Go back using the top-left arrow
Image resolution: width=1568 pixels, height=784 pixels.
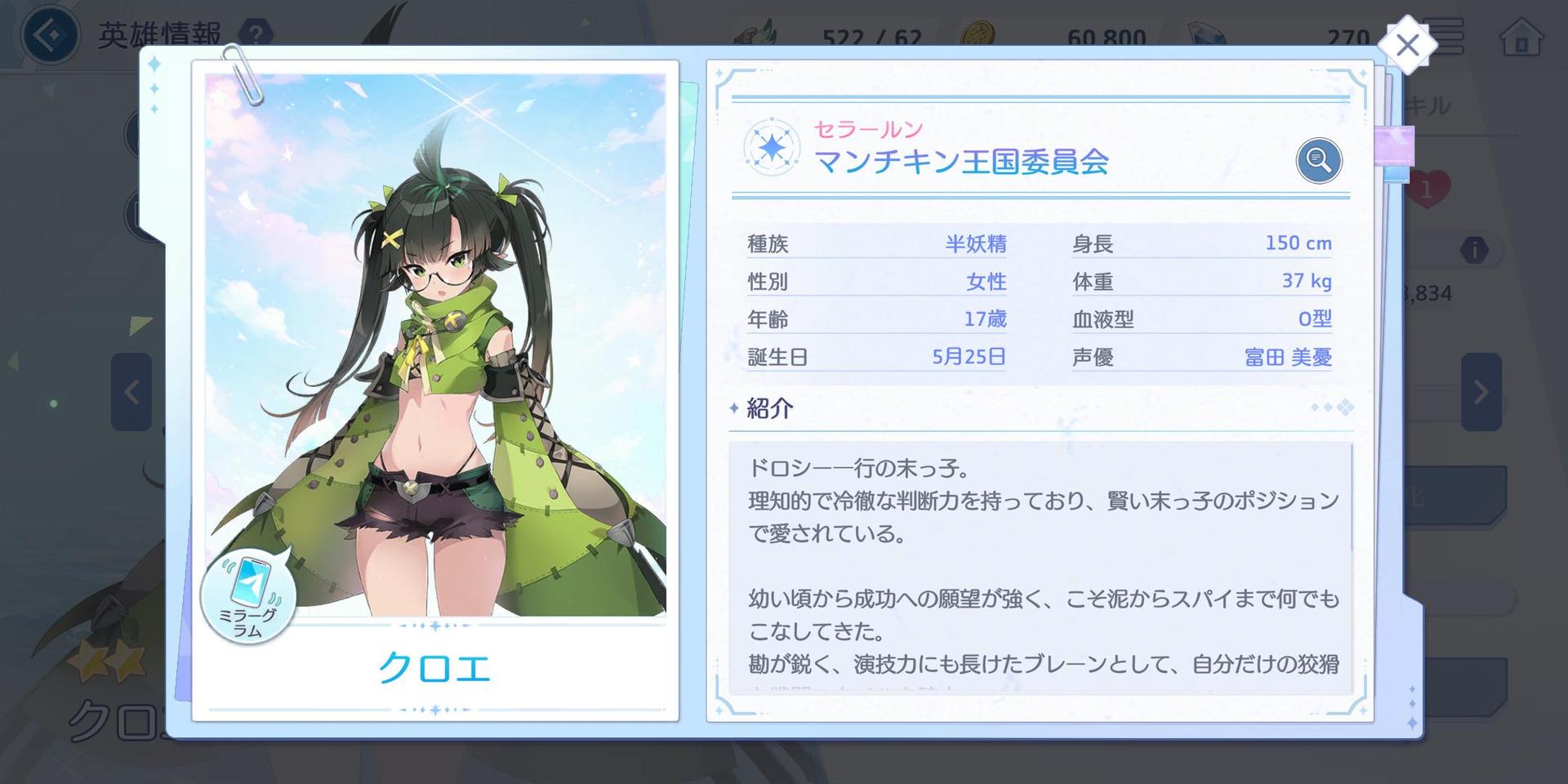(51, 36)
